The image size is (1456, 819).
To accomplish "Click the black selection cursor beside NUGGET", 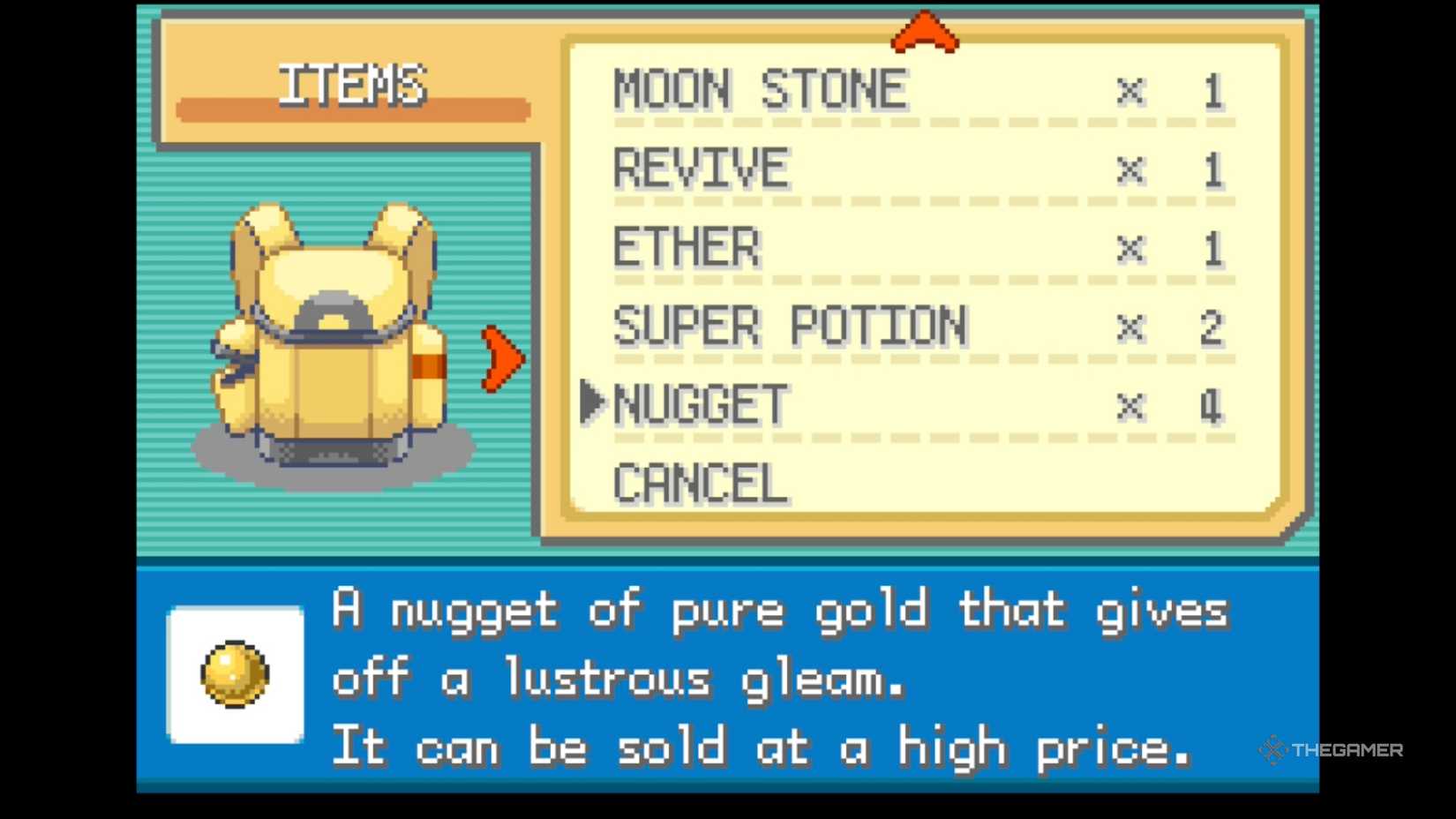I will tap(593, 403).
